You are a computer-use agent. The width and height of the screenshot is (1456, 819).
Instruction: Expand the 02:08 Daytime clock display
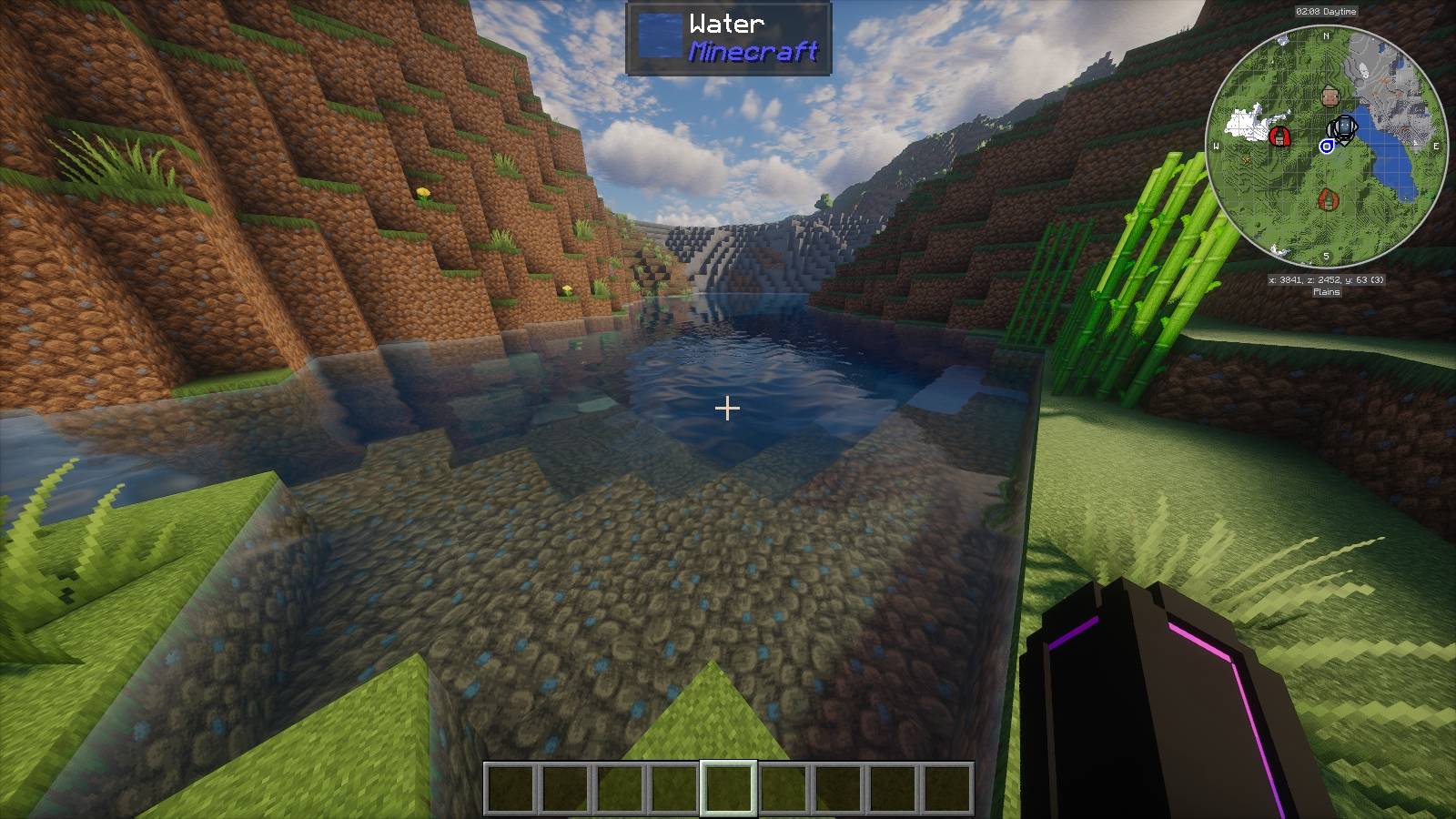click(x=1327, y=11)
